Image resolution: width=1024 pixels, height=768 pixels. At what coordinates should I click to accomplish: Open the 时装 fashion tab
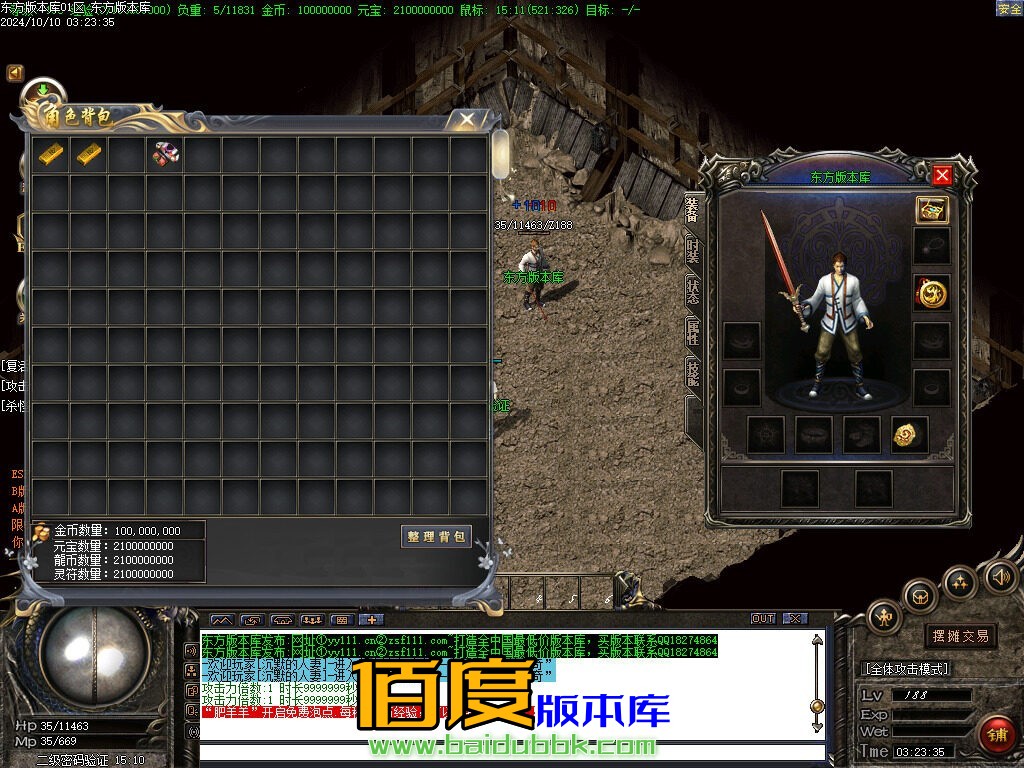(692, 250)
